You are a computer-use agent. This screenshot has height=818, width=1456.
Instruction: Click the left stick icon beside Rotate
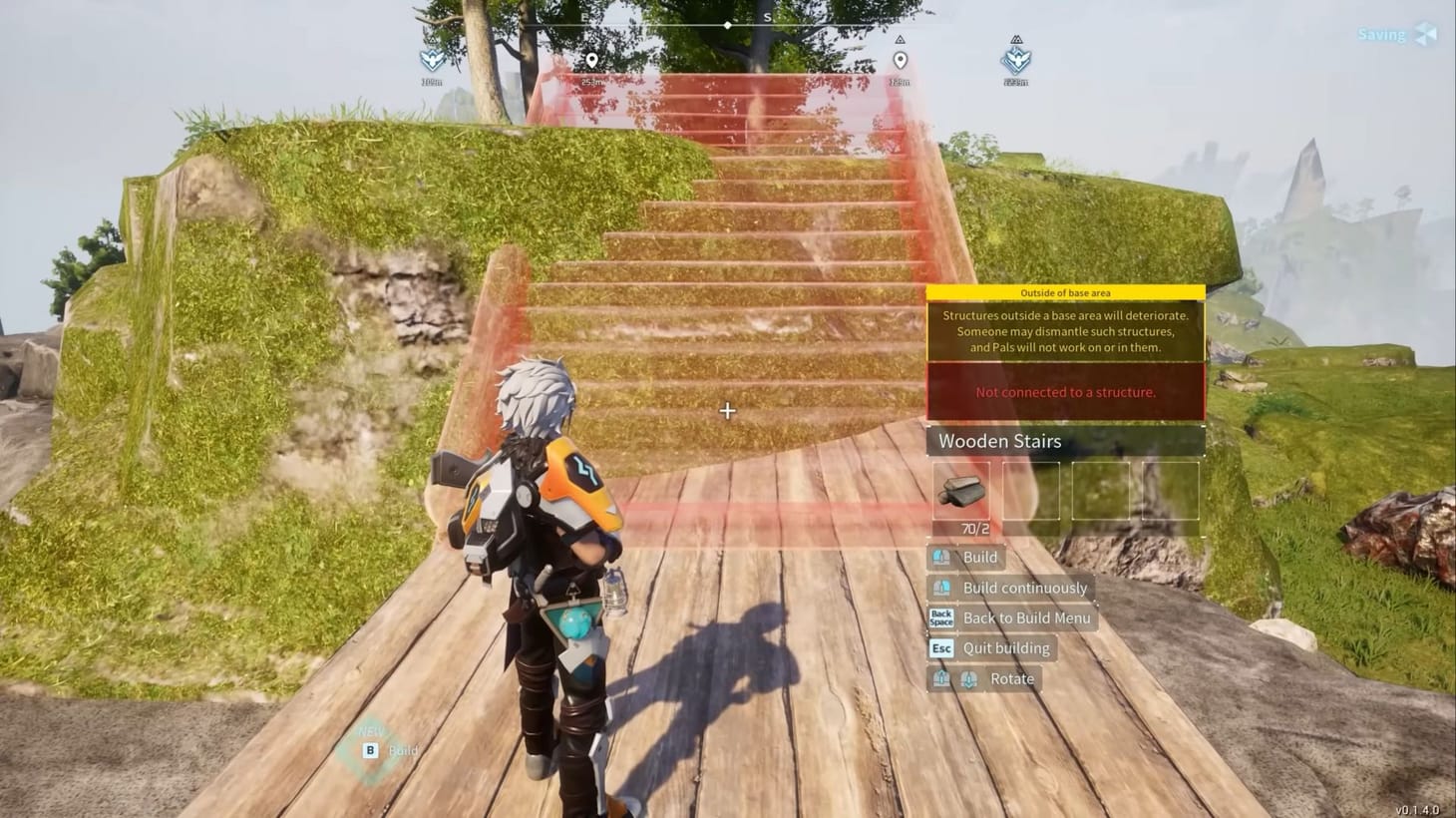(941, 678)
